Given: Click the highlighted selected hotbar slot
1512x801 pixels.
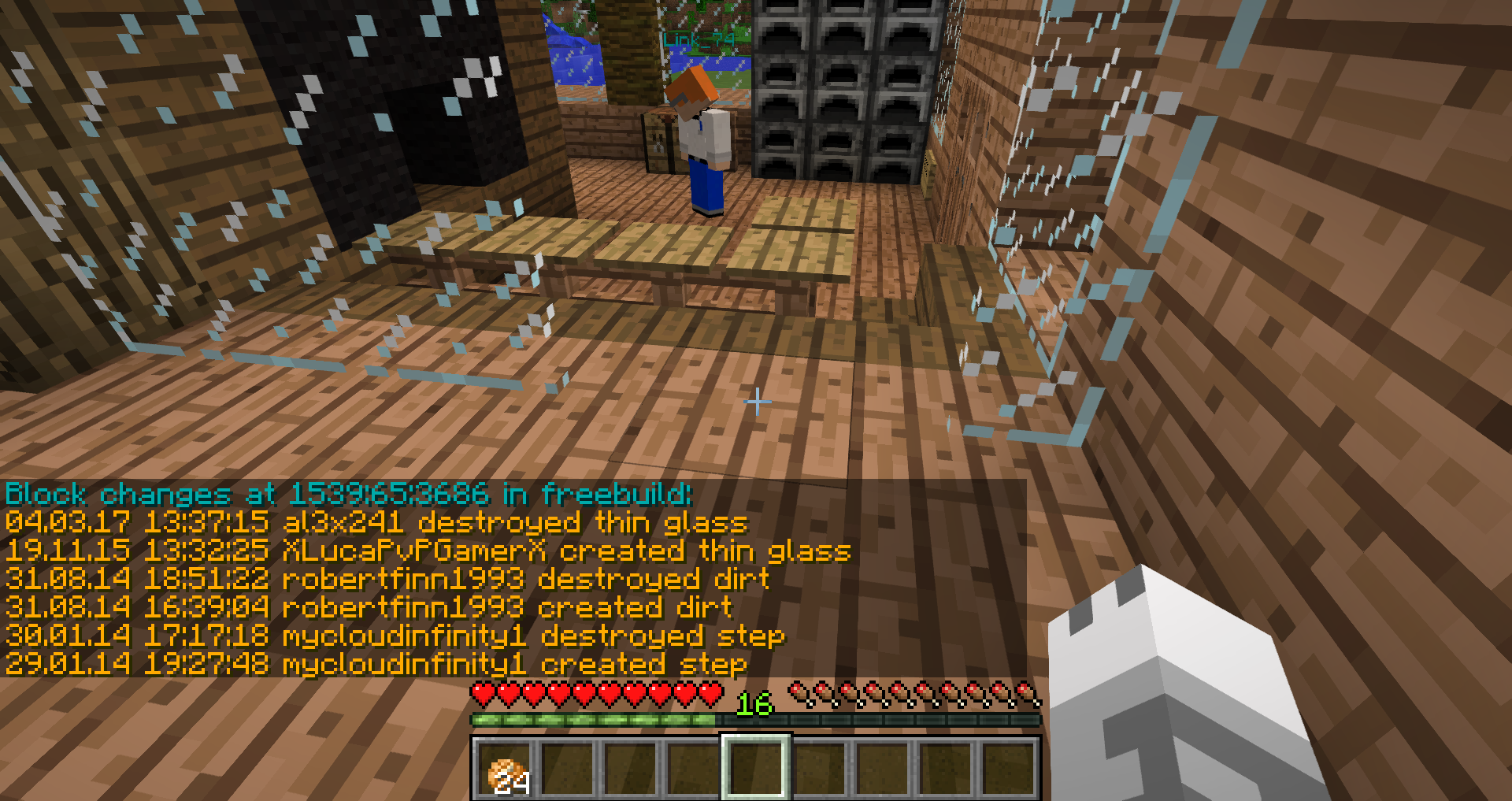Looking at the screenshot, I should coord(756,767).
